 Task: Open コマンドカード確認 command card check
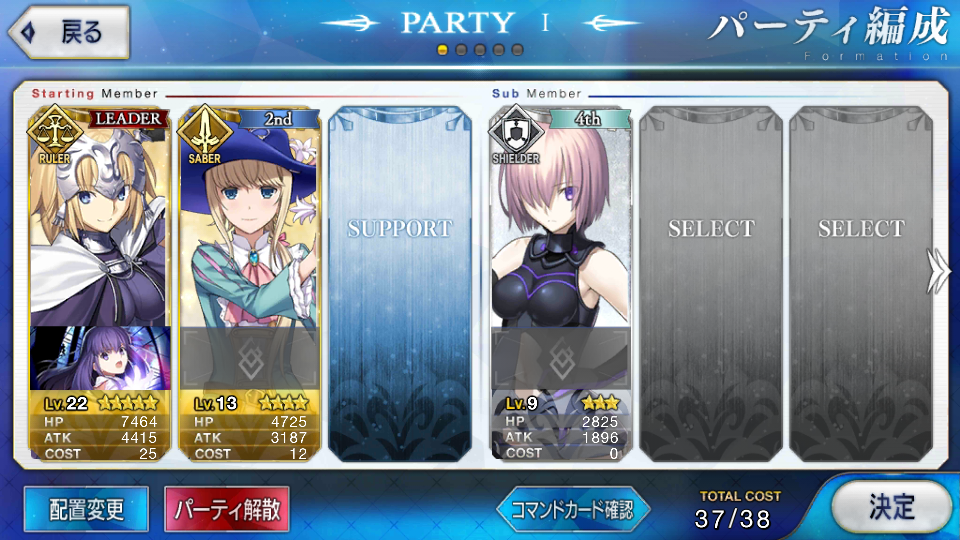click(573, 510)
